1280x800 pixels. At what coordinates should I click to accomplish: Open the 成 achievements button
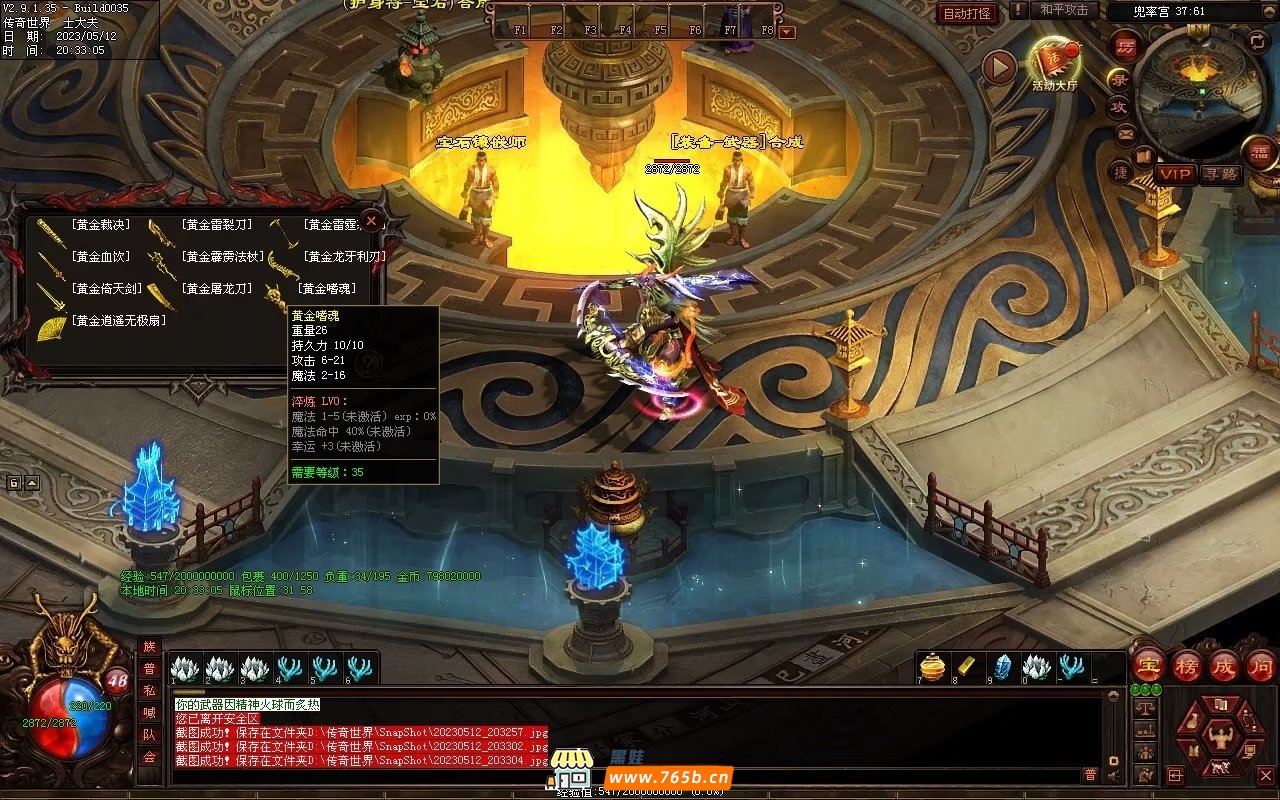pyautogui.click(x=1224, y=666)
